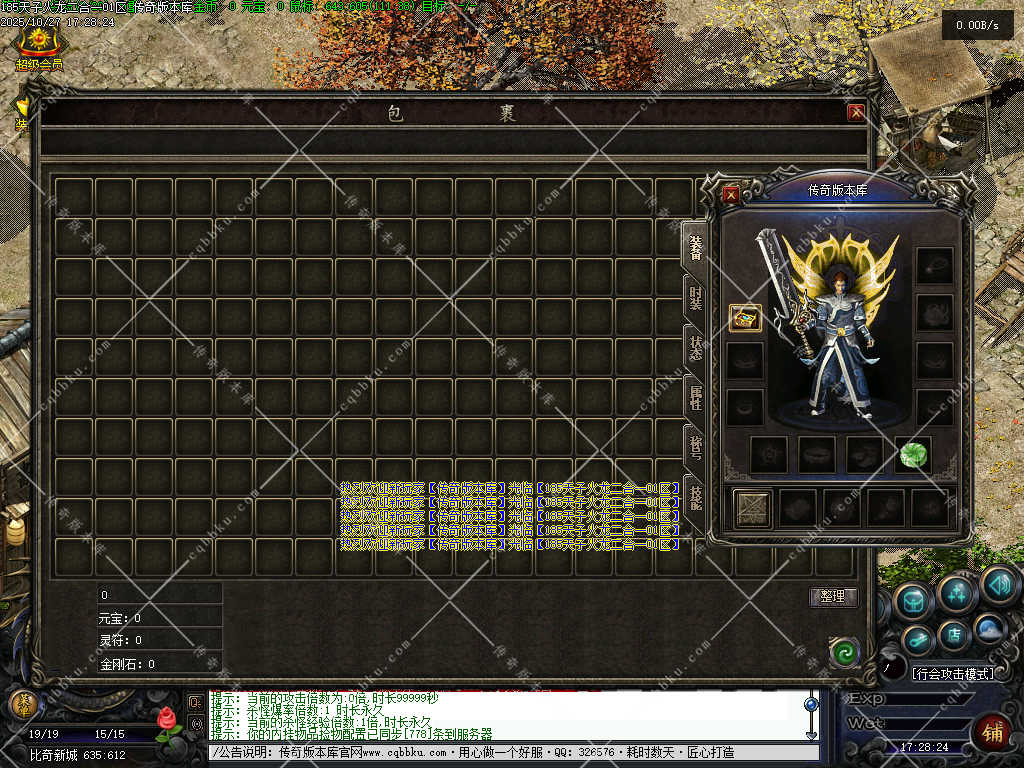1024x768 pixels.
Task: Switch to the 称号 title tab
Action: [x=694, y=445]
